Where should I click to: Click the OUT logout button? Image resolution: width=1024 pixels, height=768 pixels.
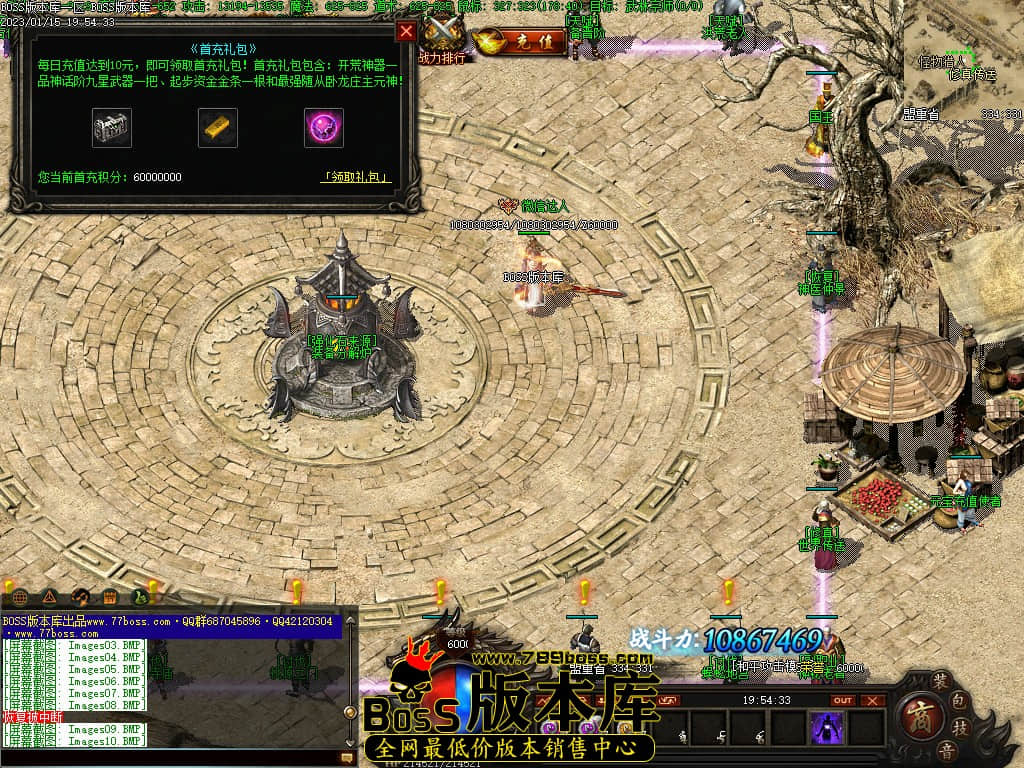(843, 700)
